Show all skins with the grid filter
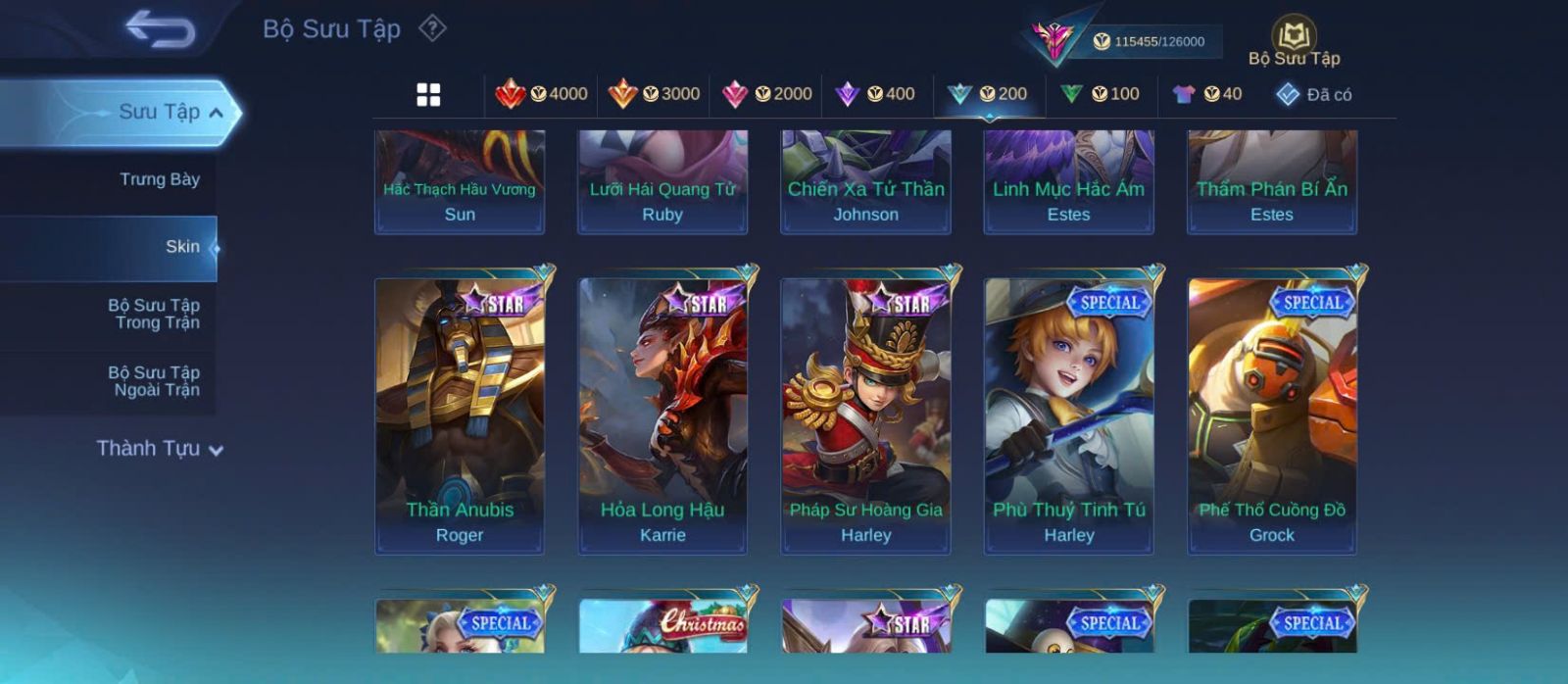Image resolution: width=1568 pixels, height=684 pixels. click(x=428, y=94)
